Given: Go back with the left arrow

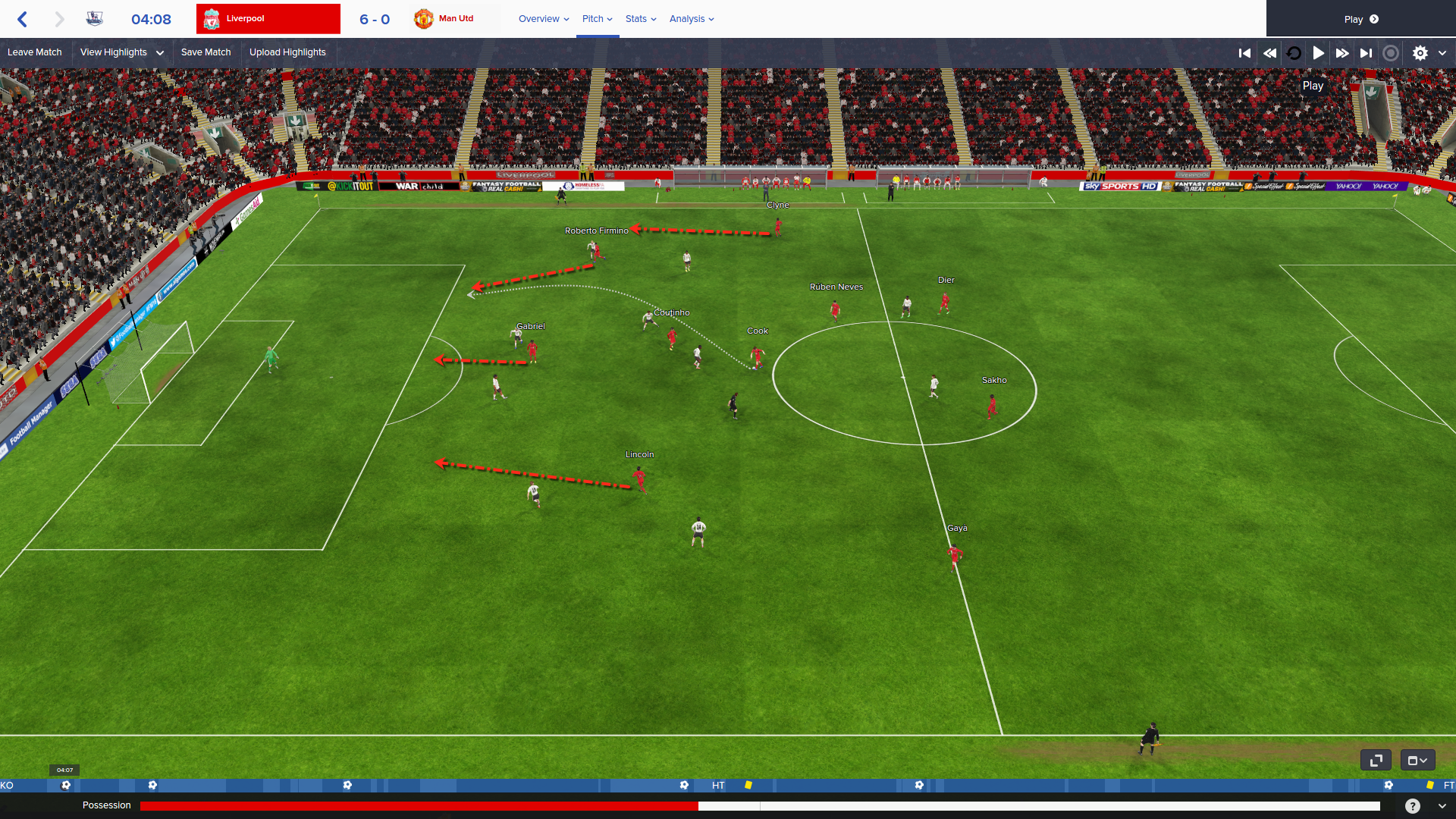Looking at the screenshot, I should coord(23,19).
